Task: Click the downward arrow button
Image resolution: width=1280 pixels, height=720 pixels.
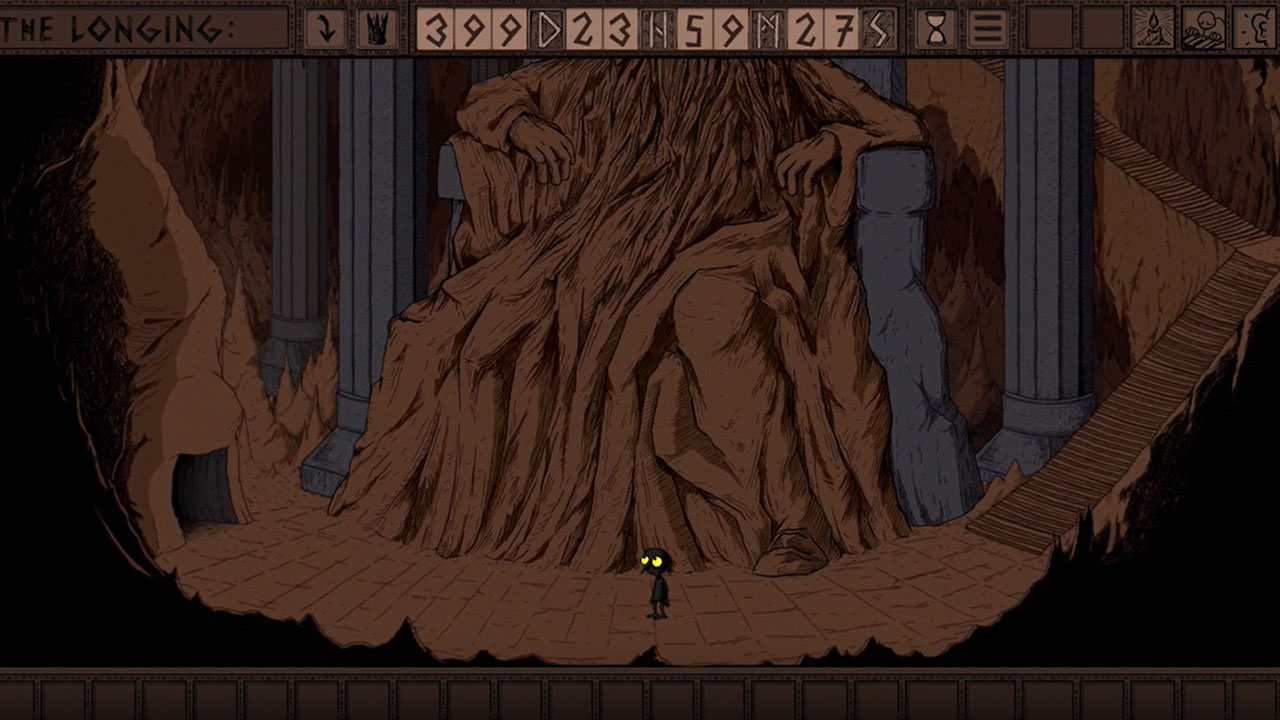Action: [325, 28]
